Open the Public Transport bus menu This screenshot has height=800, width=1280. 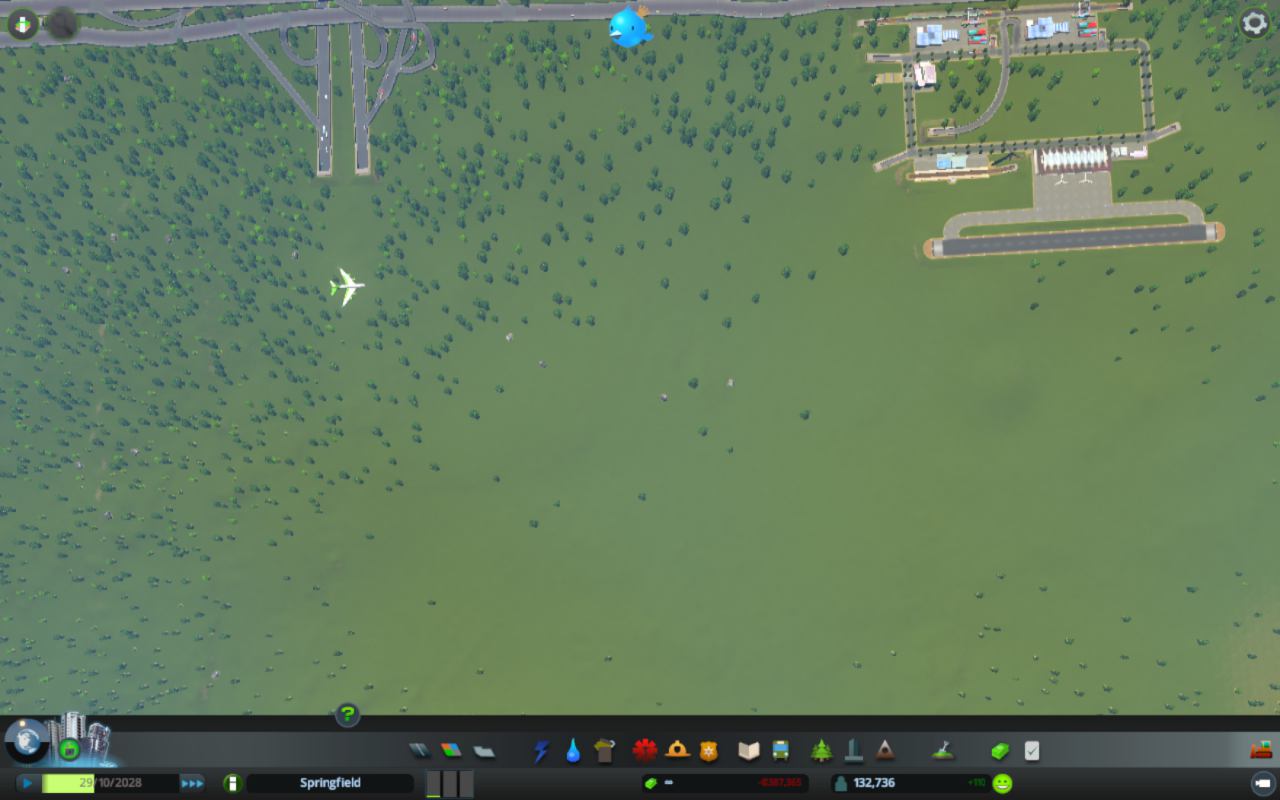point(781,750)
